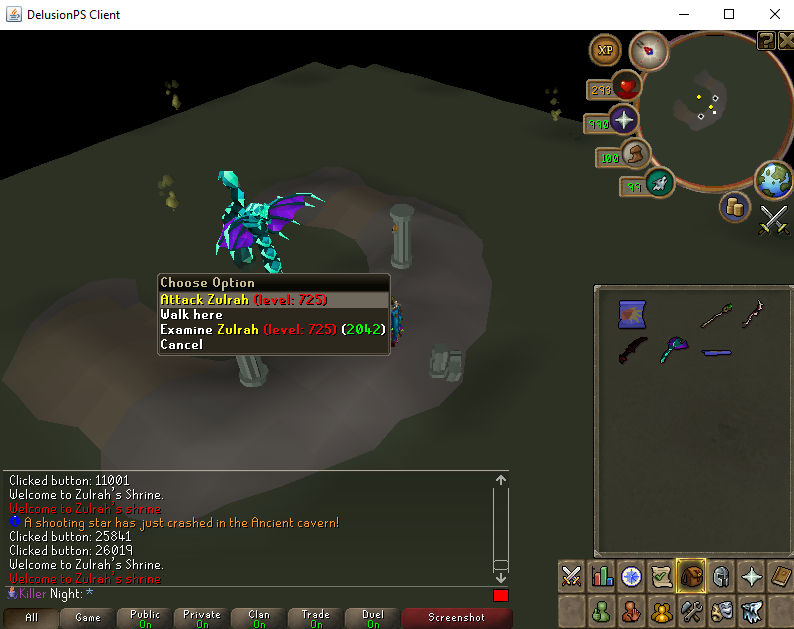Activate the prayer orb

point(624,122)
